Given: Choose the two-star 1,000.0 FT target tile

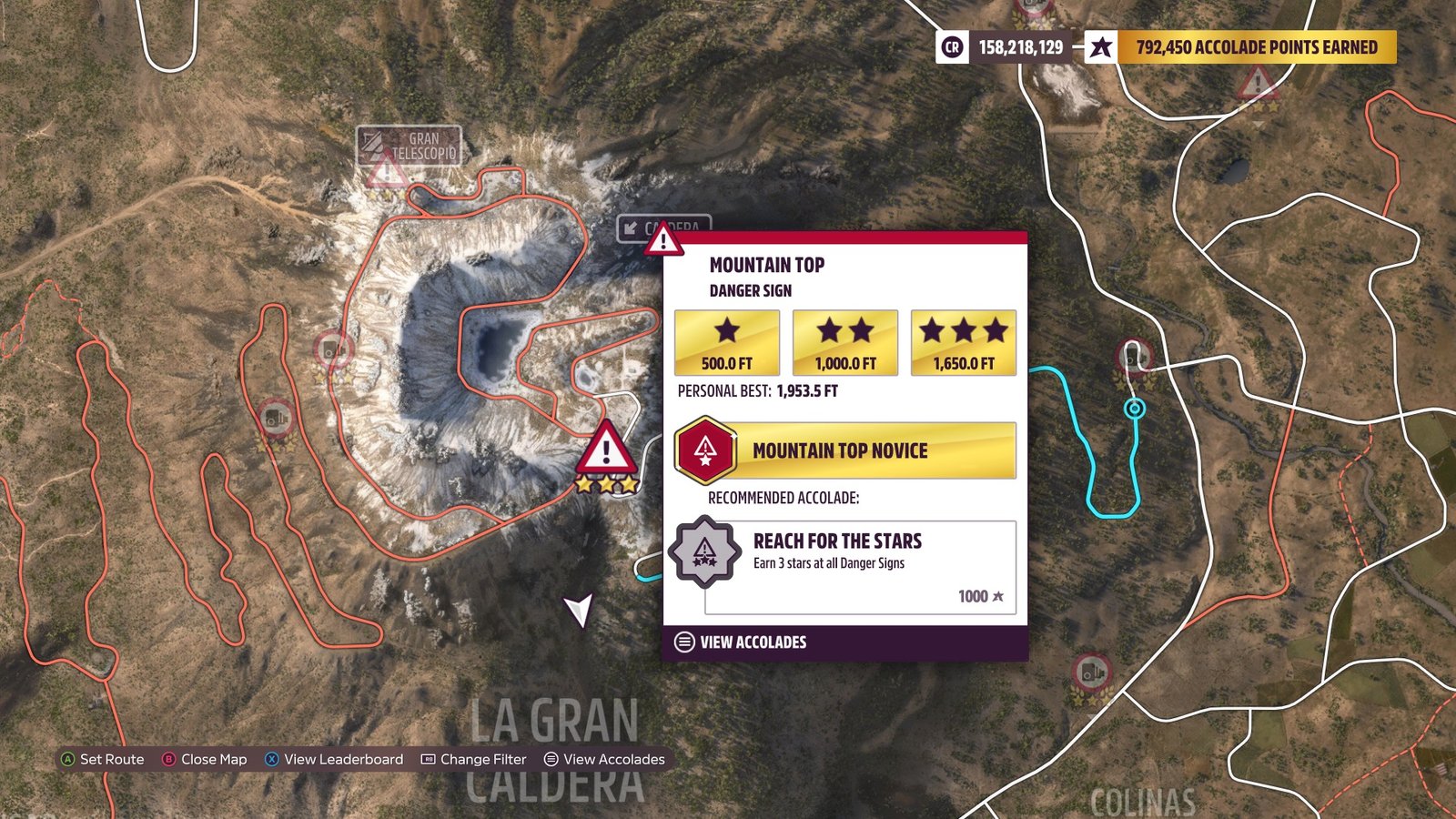Looking at the screenshot, I should (844, 342).
